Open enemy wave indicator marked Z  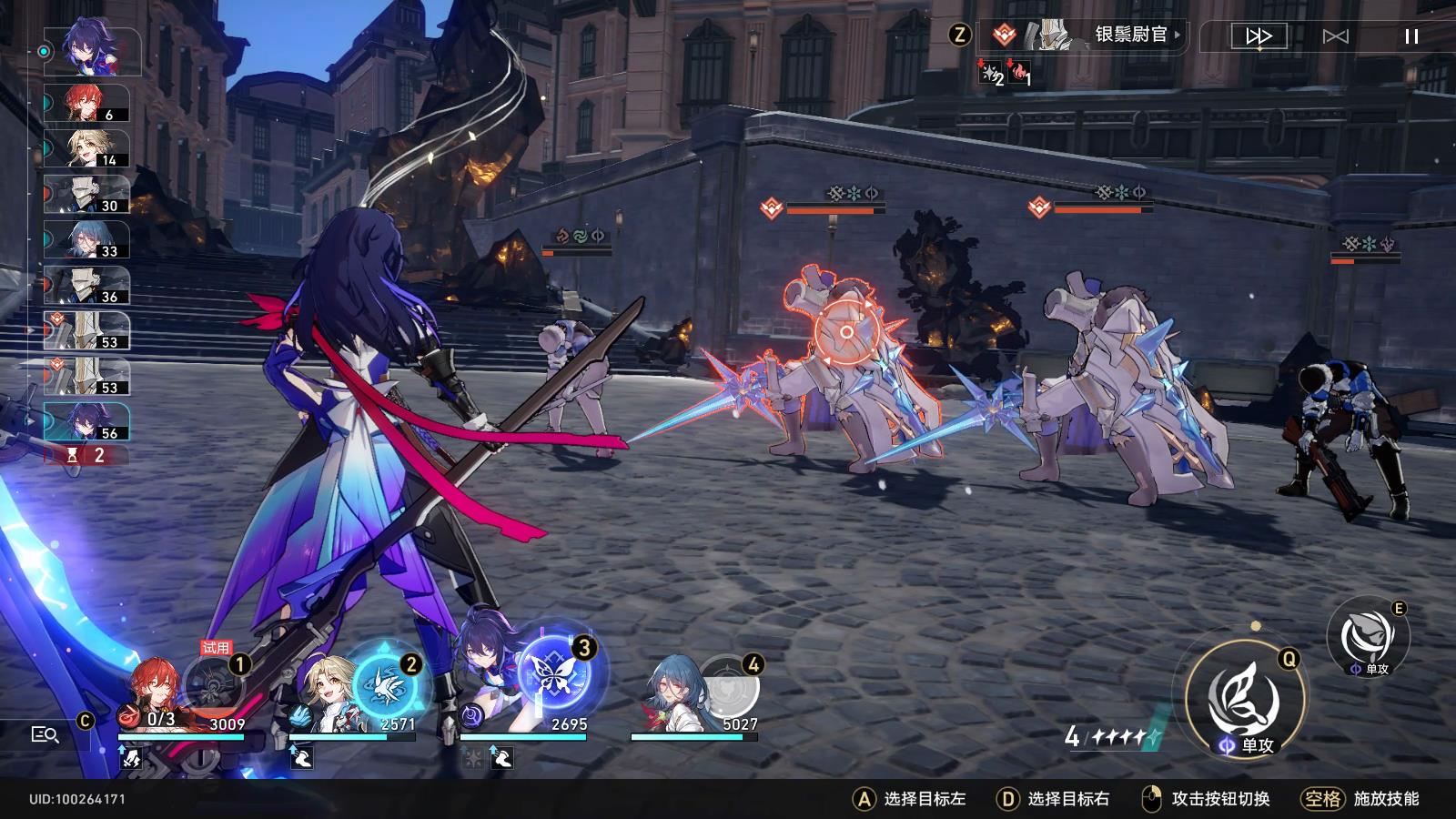pos(960,35)
